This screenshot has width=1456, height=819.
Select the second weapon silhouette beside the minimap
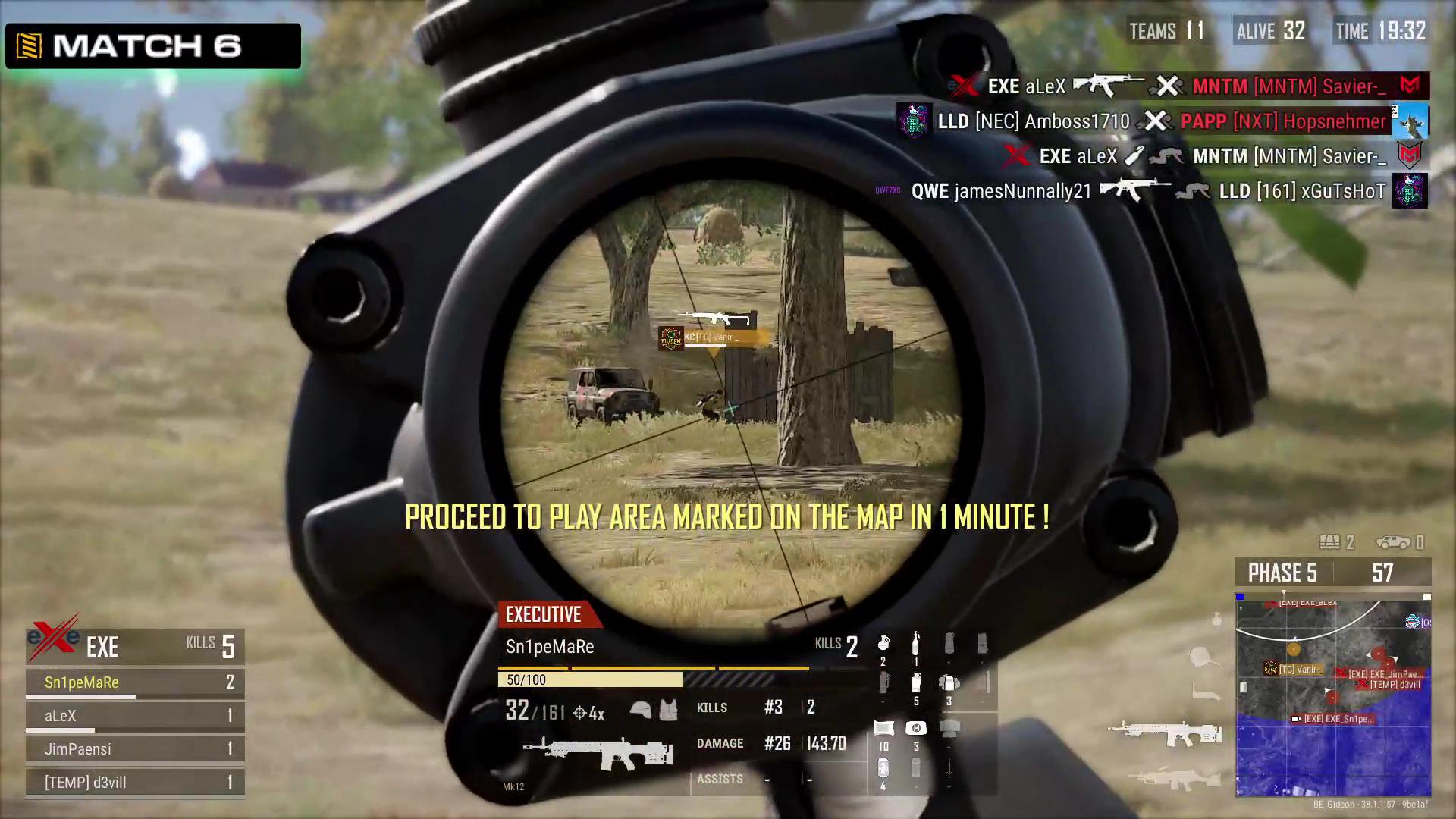click(x=1174, y=779)
